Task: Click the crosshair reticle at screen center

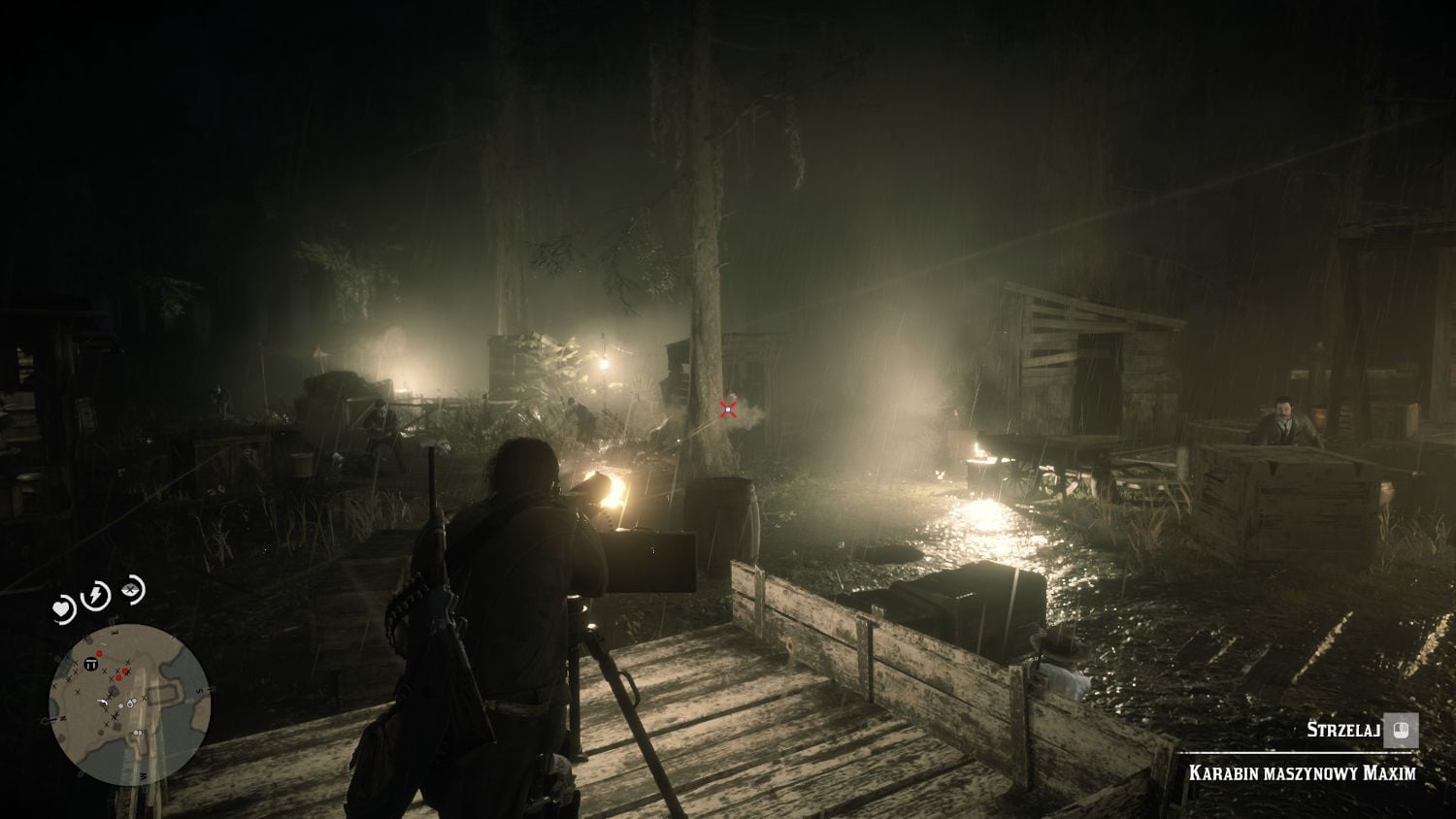Action: [x=727, y=410]
